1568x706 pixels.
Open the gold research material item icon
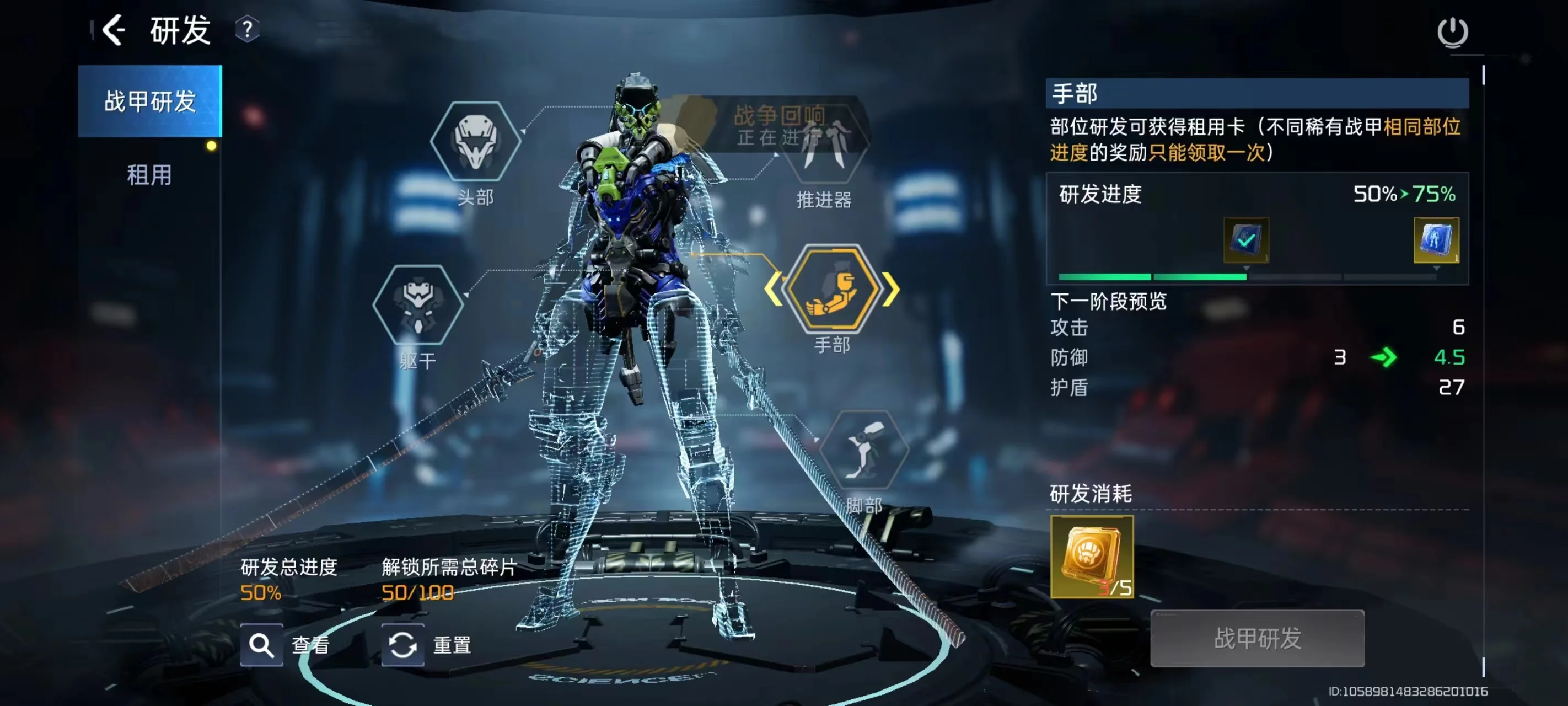[1092, 556]
